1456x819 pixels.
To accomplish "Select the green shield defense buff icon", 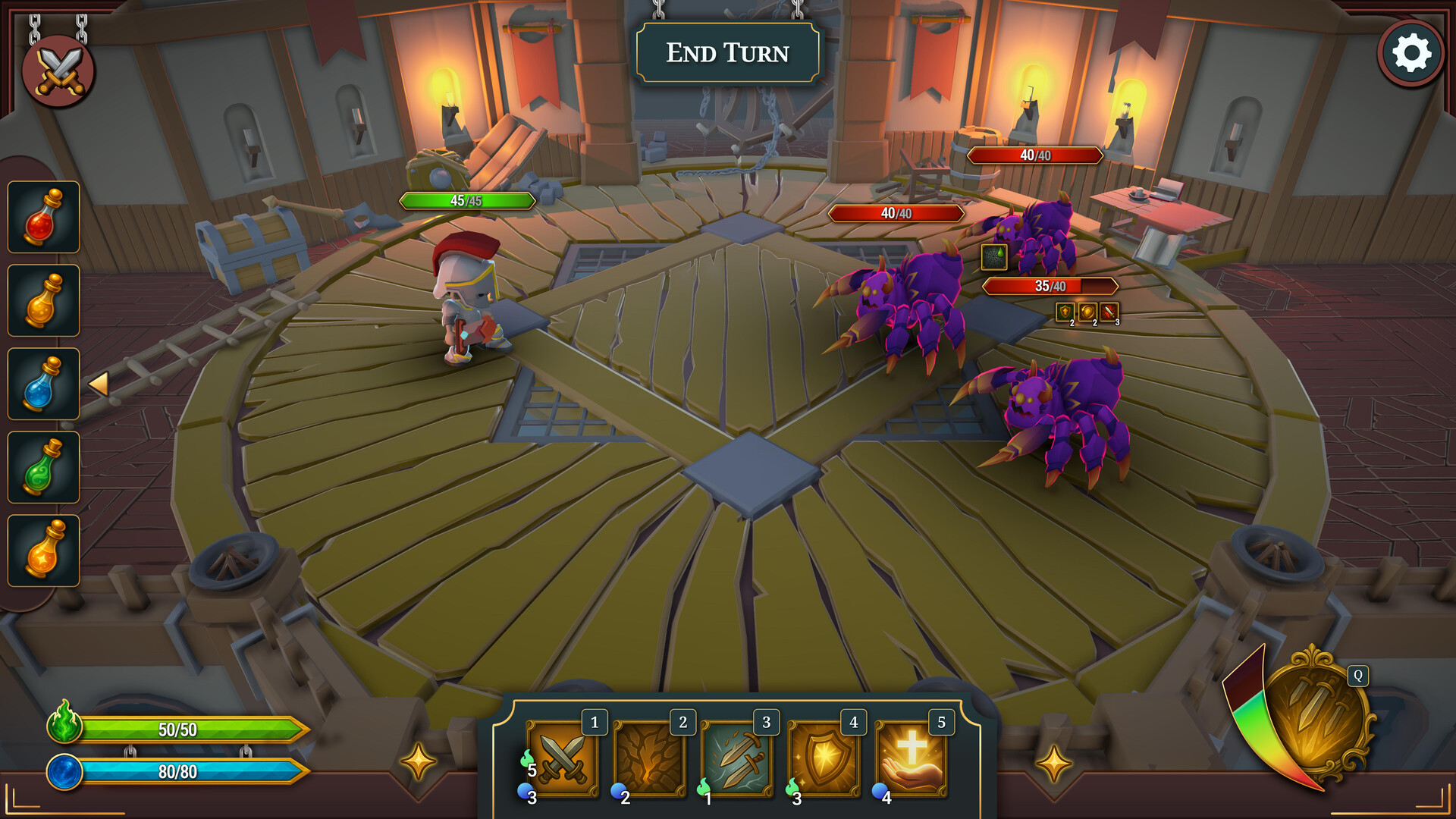I will [x=1065, y=312].
